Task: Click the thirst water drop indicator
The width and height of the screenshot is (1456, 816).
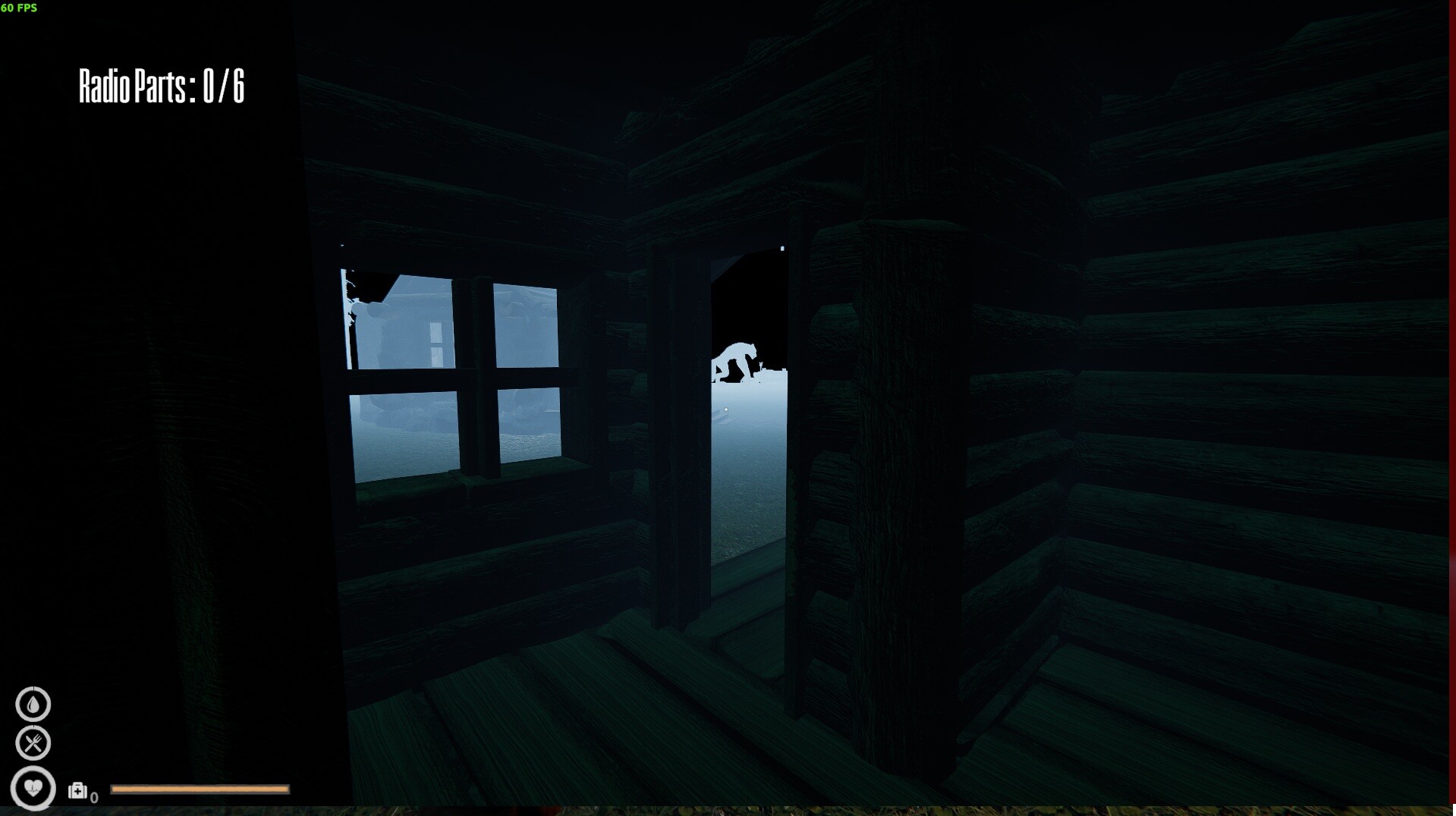Action: tap(33, 704)
